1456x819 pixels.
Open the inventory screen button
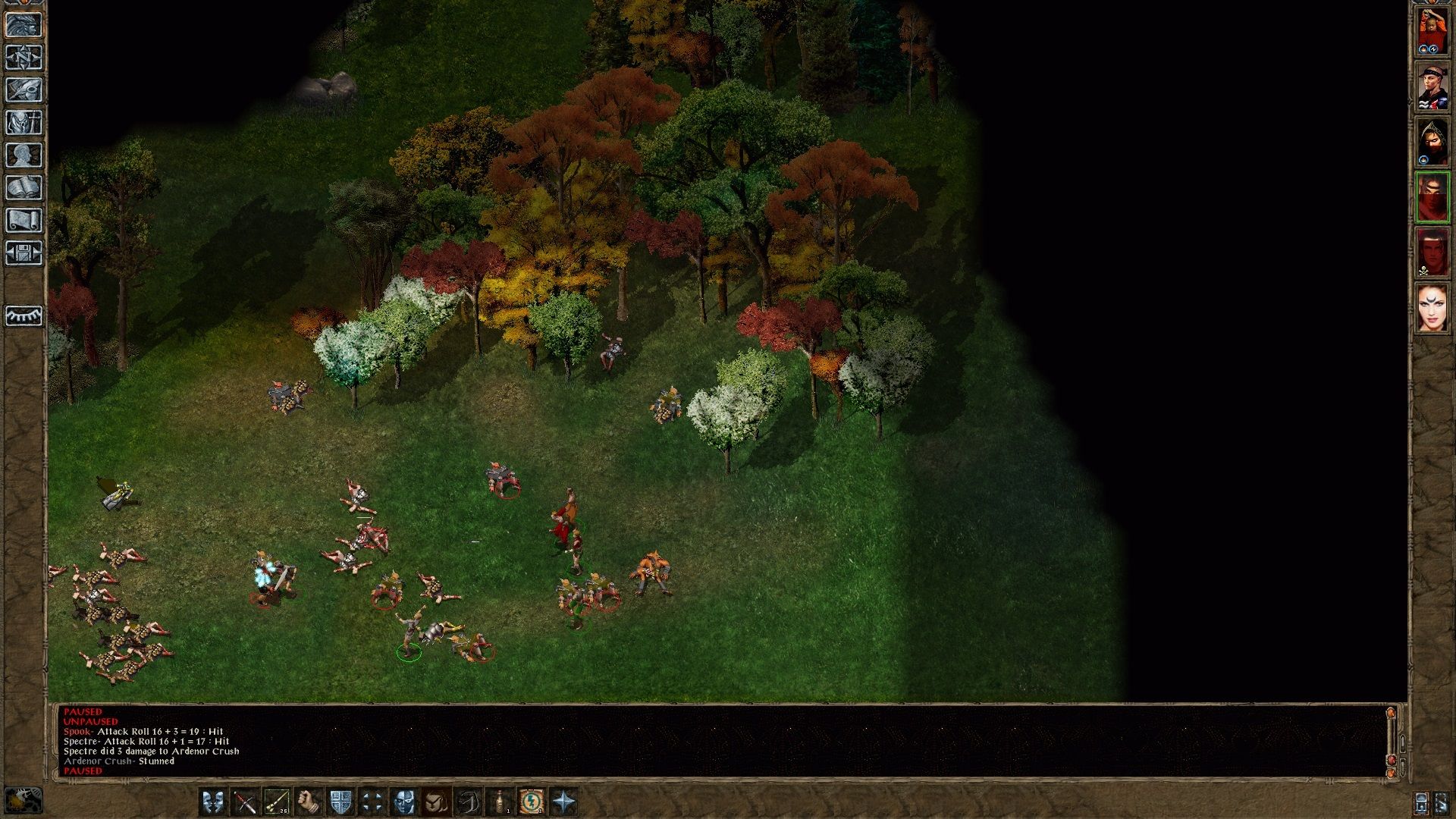pyautogui.click(x=24, y=123)
